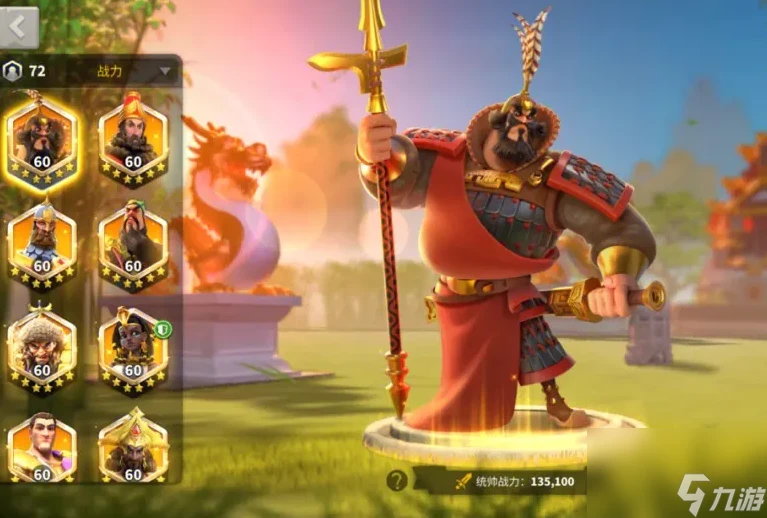Viewport: 767px width, 518px height.
Task: Open the question mark help icon
Action: [x=397, y=480]
